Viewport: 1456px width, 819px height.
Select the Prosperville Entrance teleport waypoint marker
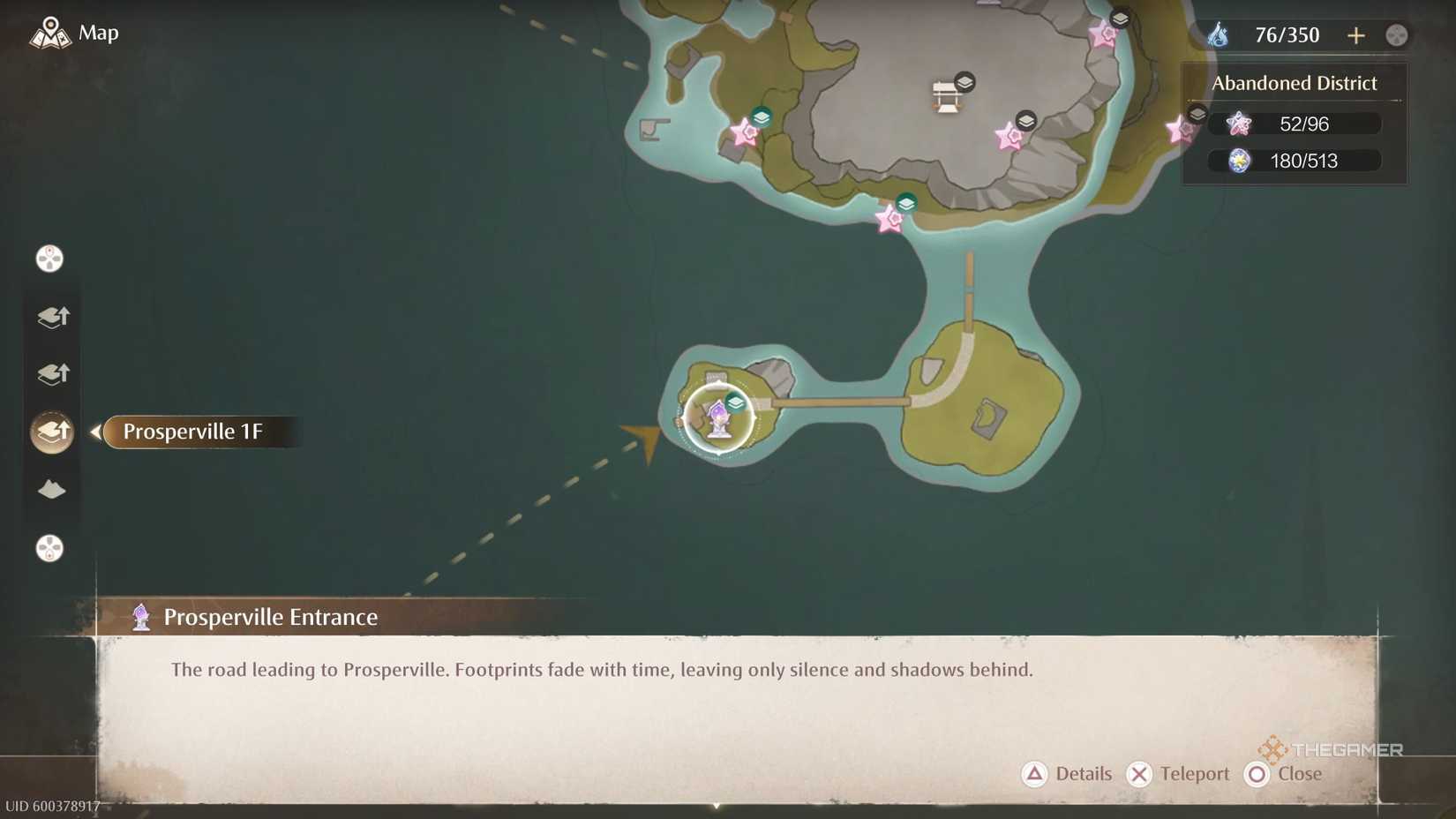[719, 421]
